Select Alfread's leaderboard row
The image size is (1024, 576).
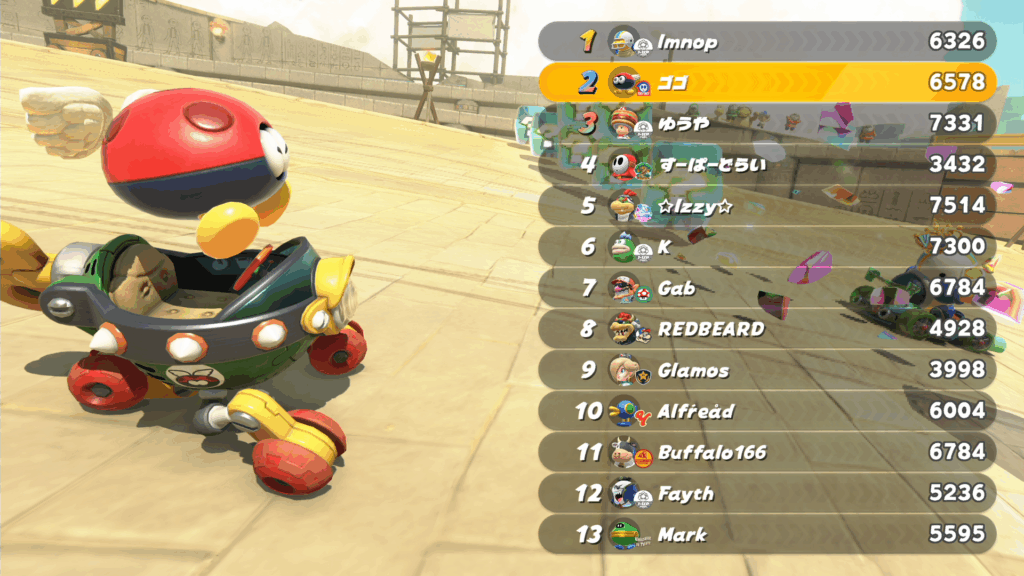point(767,411)
